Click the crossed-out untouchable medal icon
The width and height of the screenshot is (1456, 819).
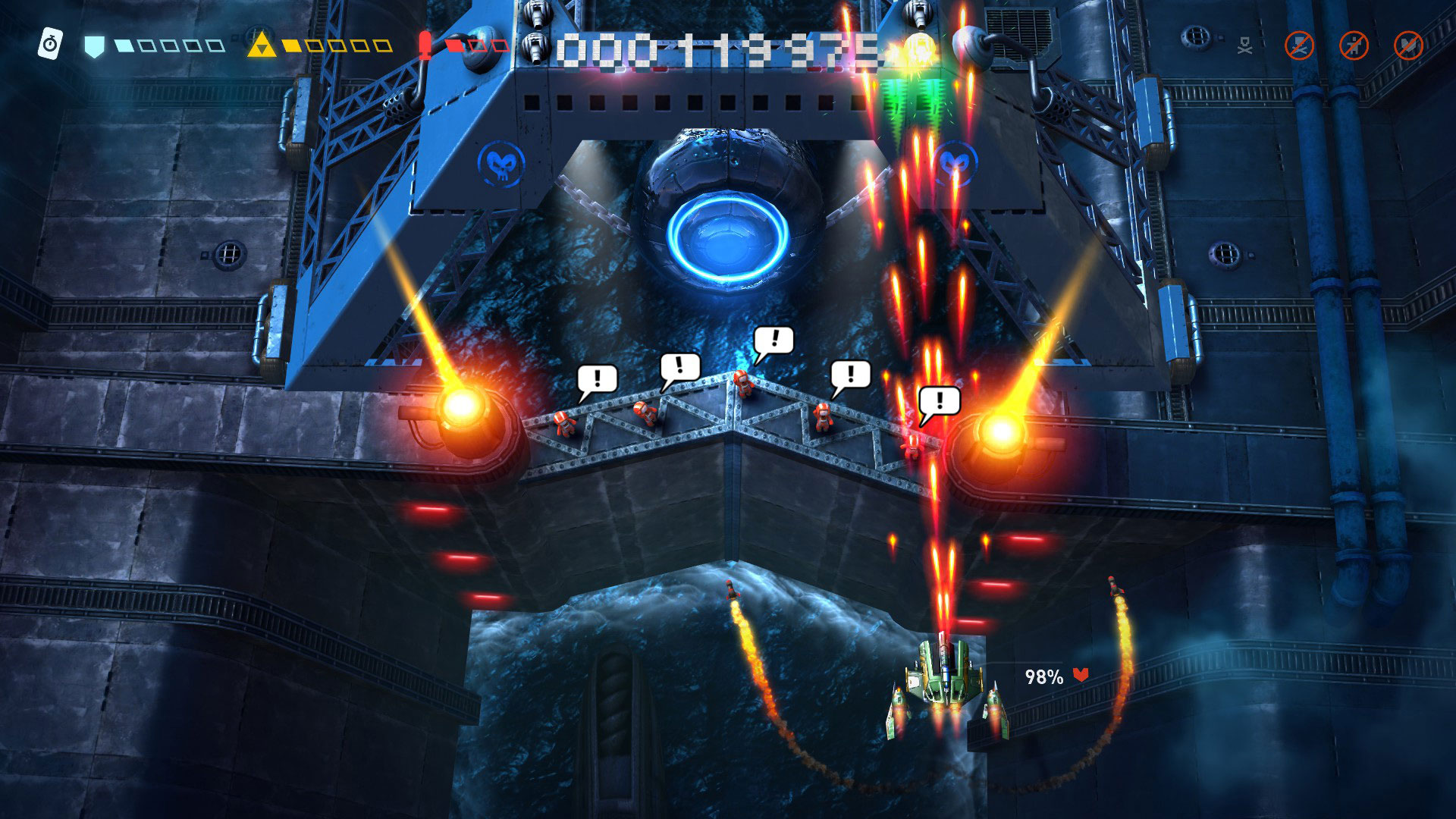pos(1409,45)
